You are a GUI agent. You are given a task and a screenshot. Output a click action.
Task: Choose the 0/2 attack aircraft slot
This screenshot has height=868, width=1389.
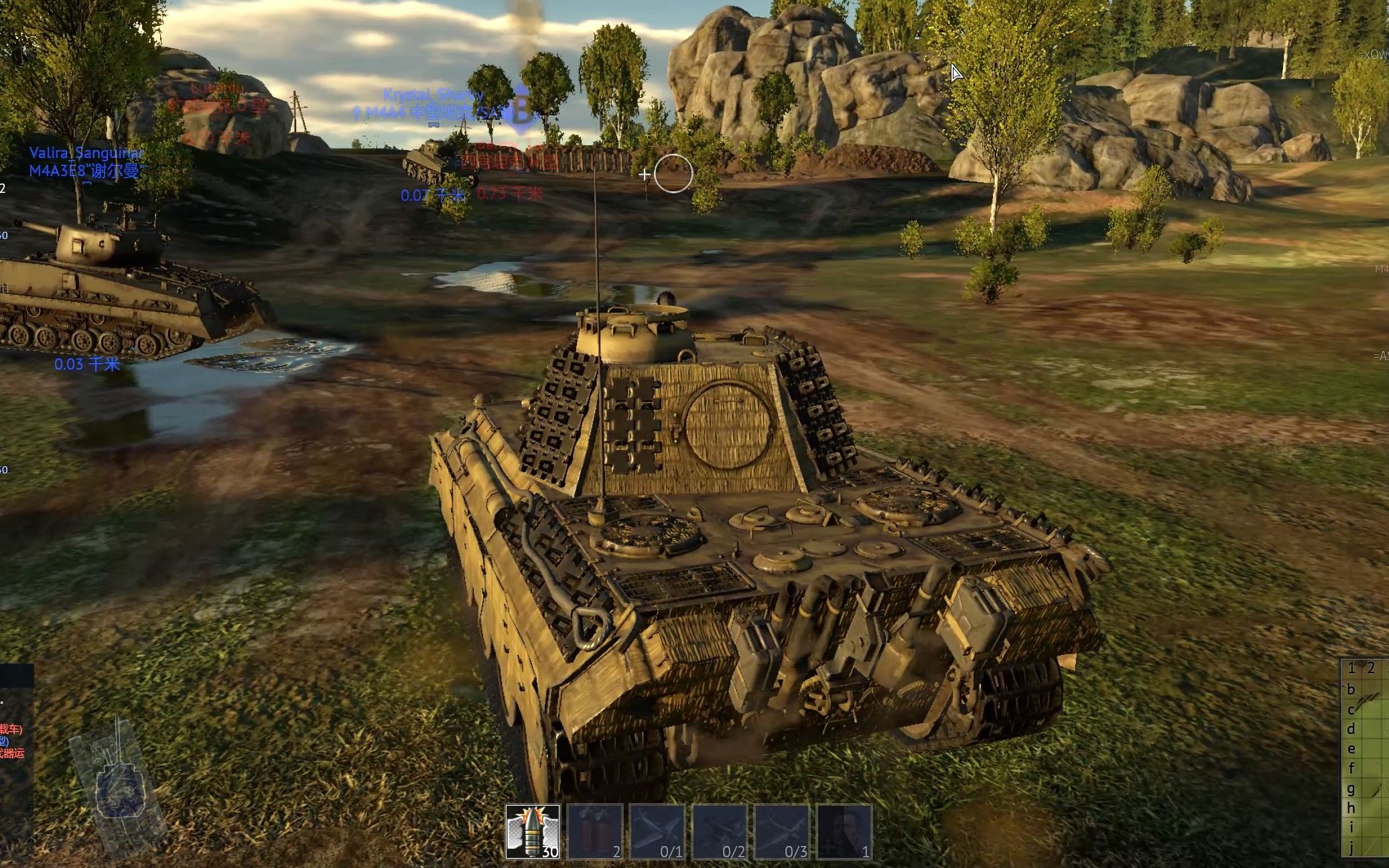(720, 831)
